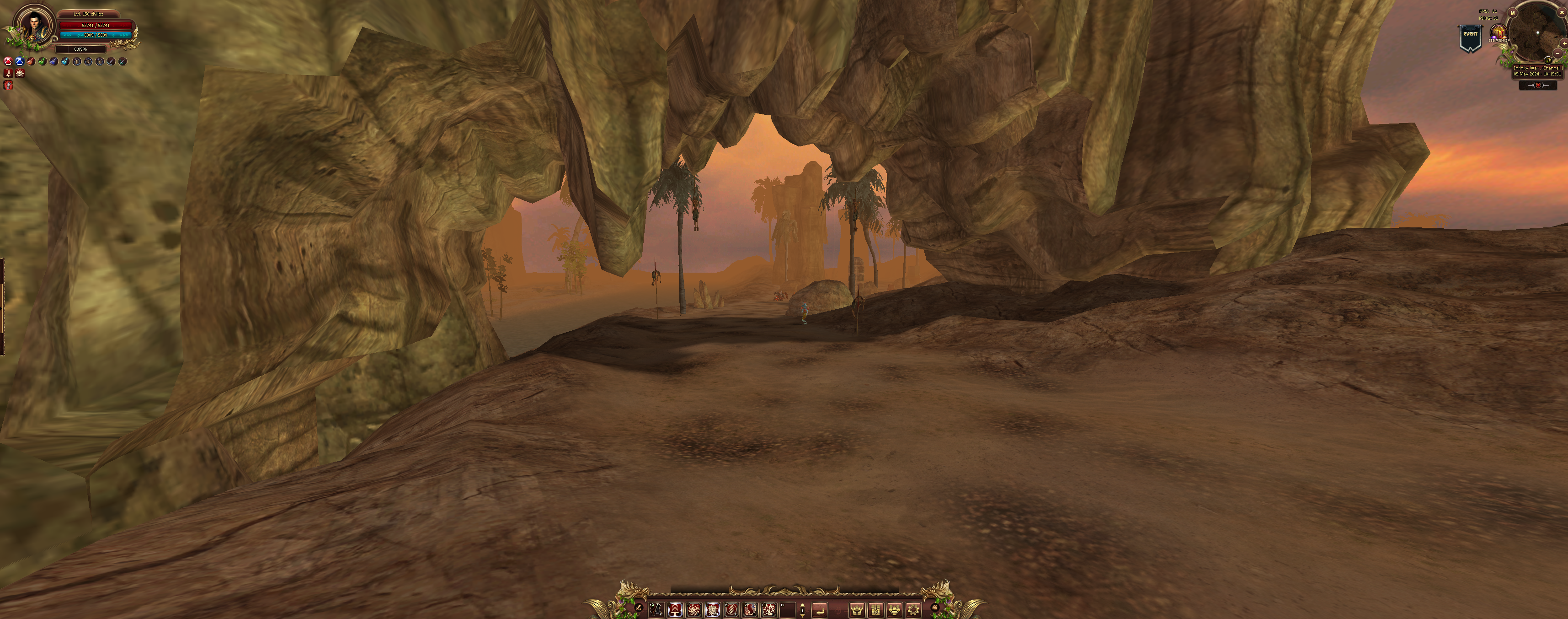Viewport: 1568px width, 619px height.
Task: Click the character portrait of chilloz
Action: click(x=34, y=26)
